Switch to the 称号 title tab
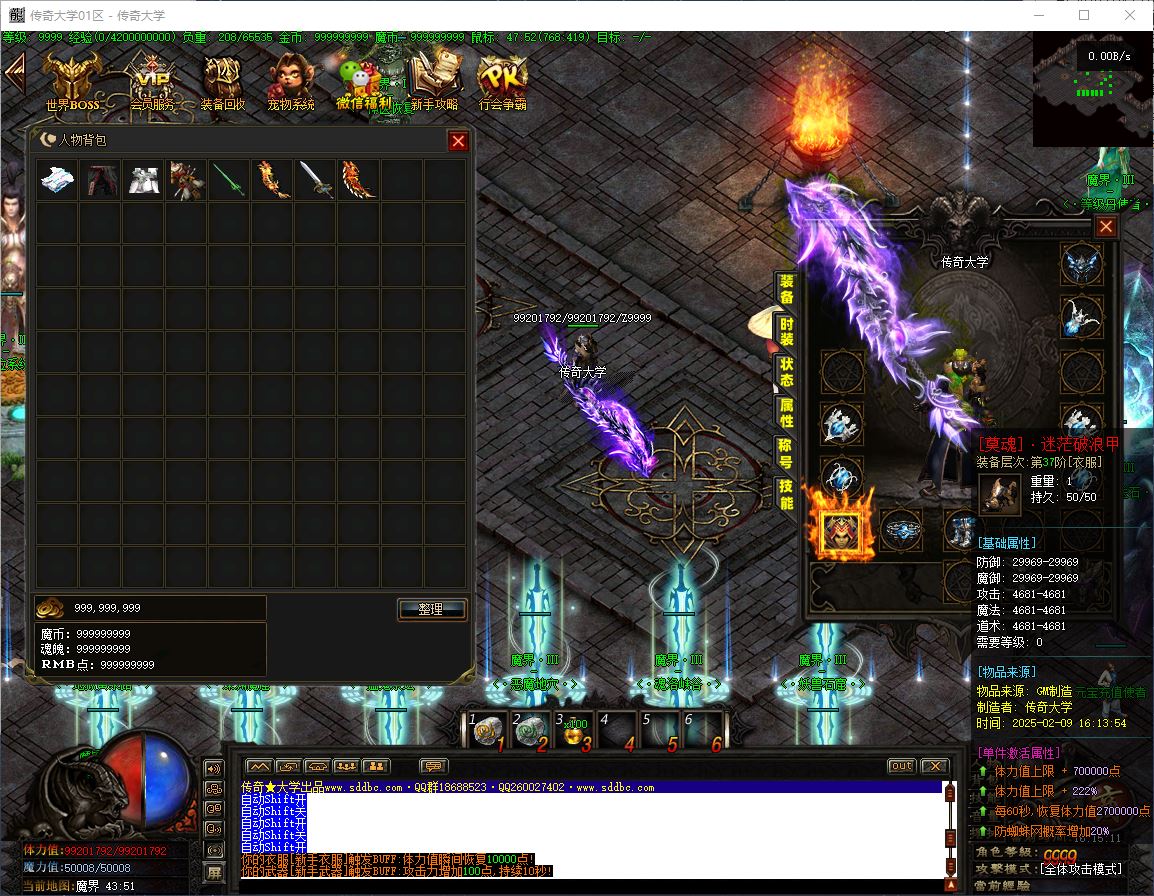 pyautogui.click(x=787, y=454)
